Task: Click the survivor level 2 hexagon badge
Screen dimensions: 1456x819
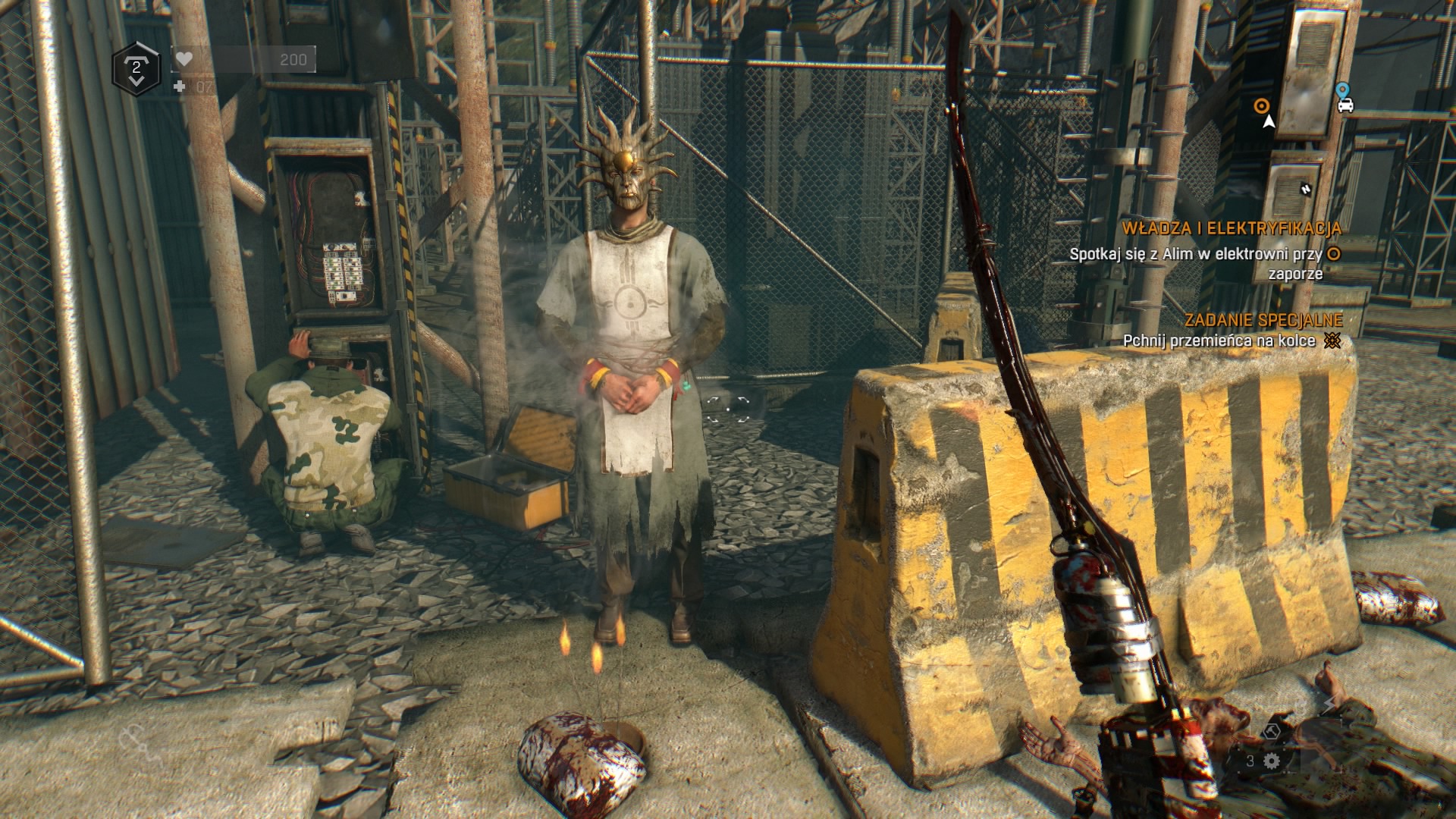Action: [136, 69]
